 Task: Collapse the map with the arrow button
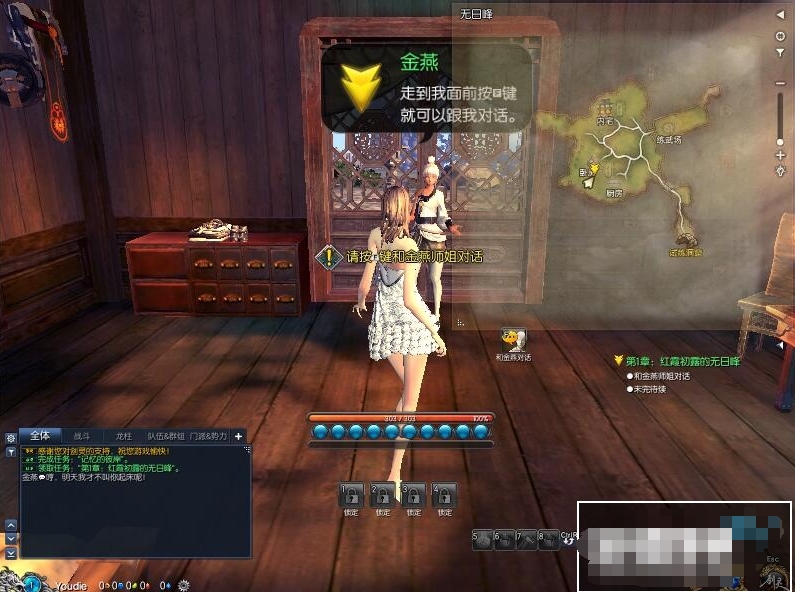click(780, 17)
